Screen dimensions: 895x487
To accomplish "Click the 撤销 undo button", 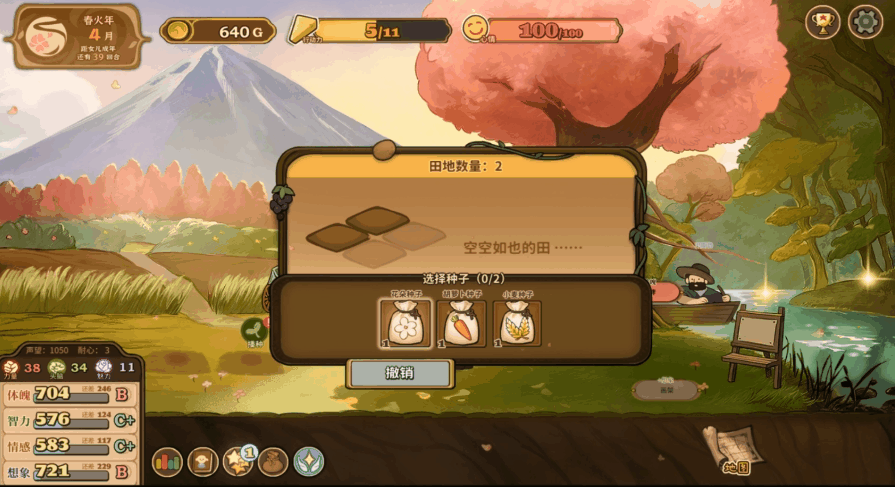I will [400, 373].
